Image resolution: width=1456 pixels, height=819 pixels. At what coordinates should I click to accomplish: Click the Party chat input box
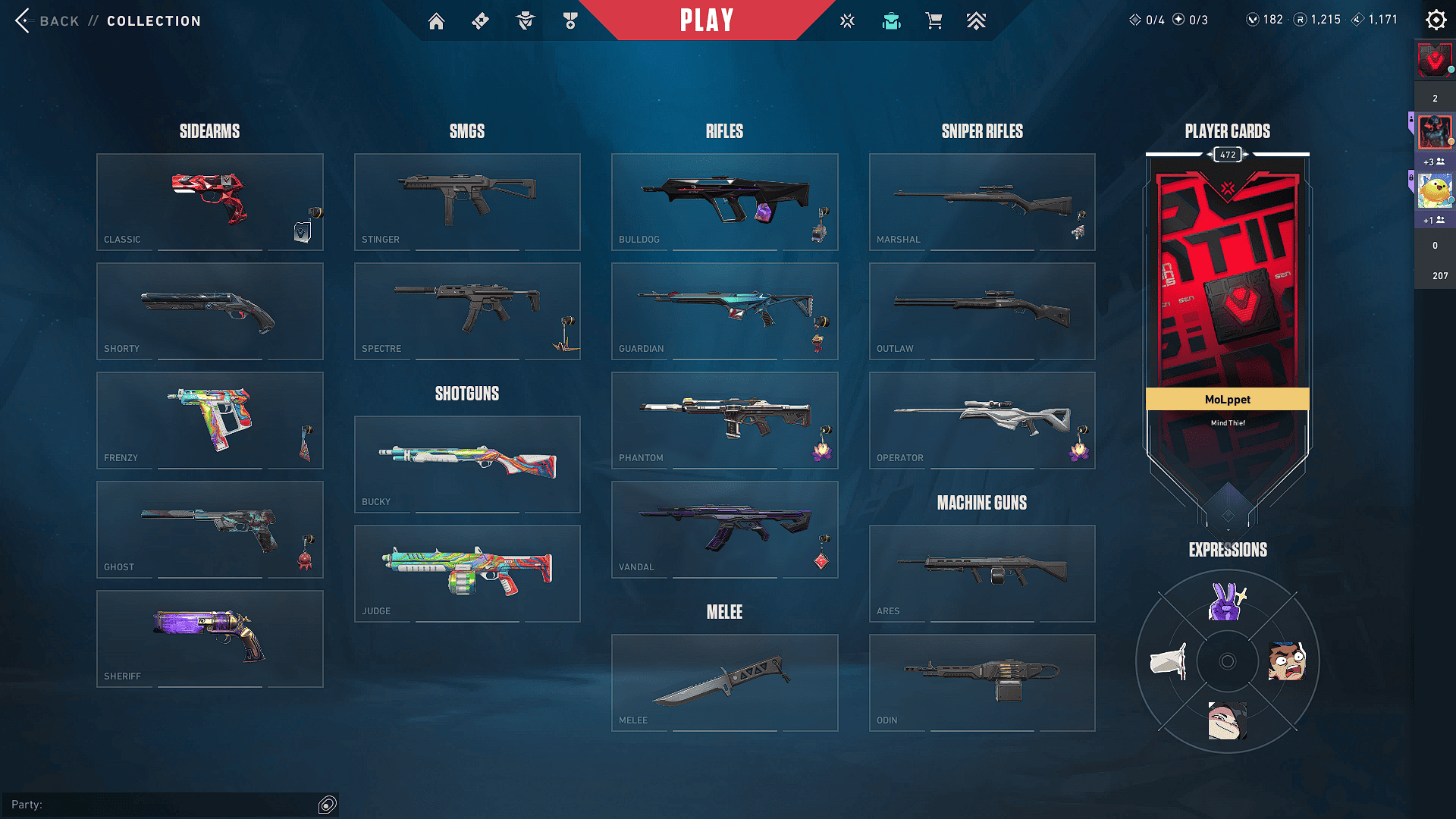[167, 805]
